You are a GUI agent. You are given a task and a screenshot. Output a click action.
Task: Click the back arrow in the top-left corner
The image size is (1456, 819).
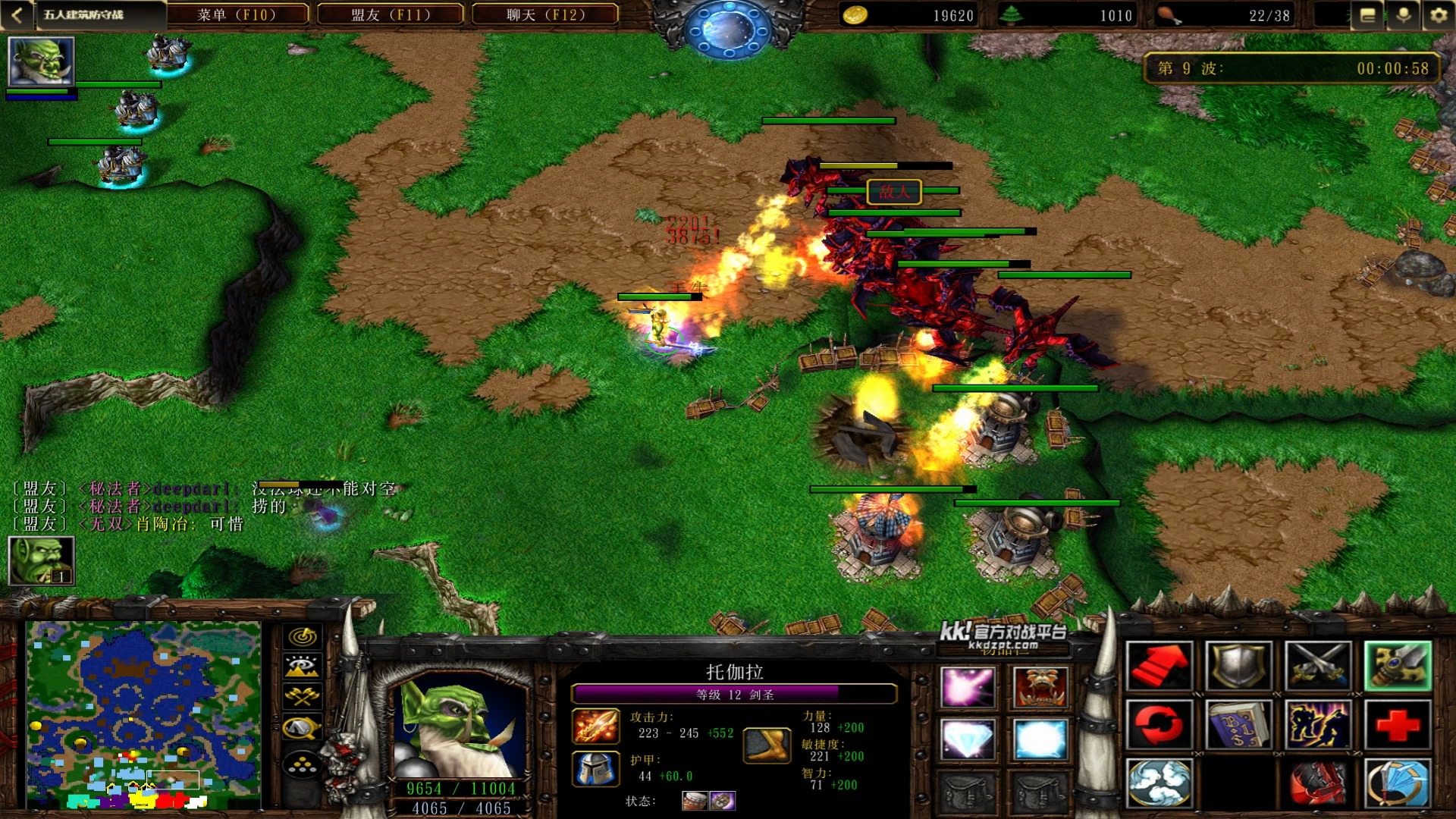coord(17,14)
